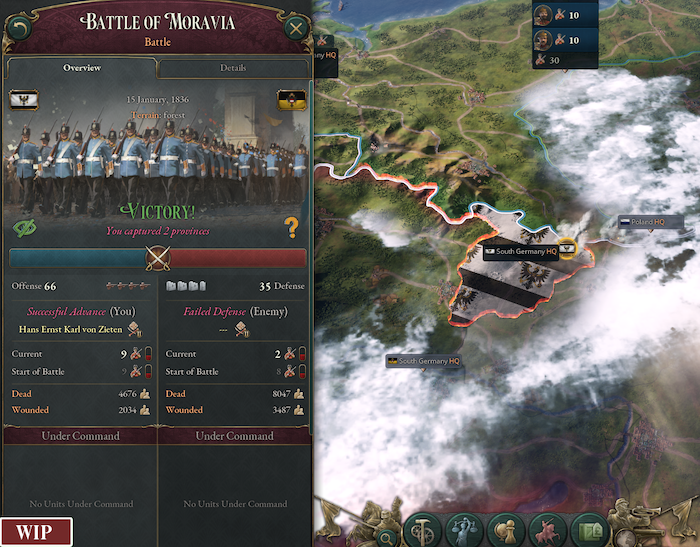Select general Hans Ernst Karl von Zieten
700x547 pixels.
click(x=72, y=328)
